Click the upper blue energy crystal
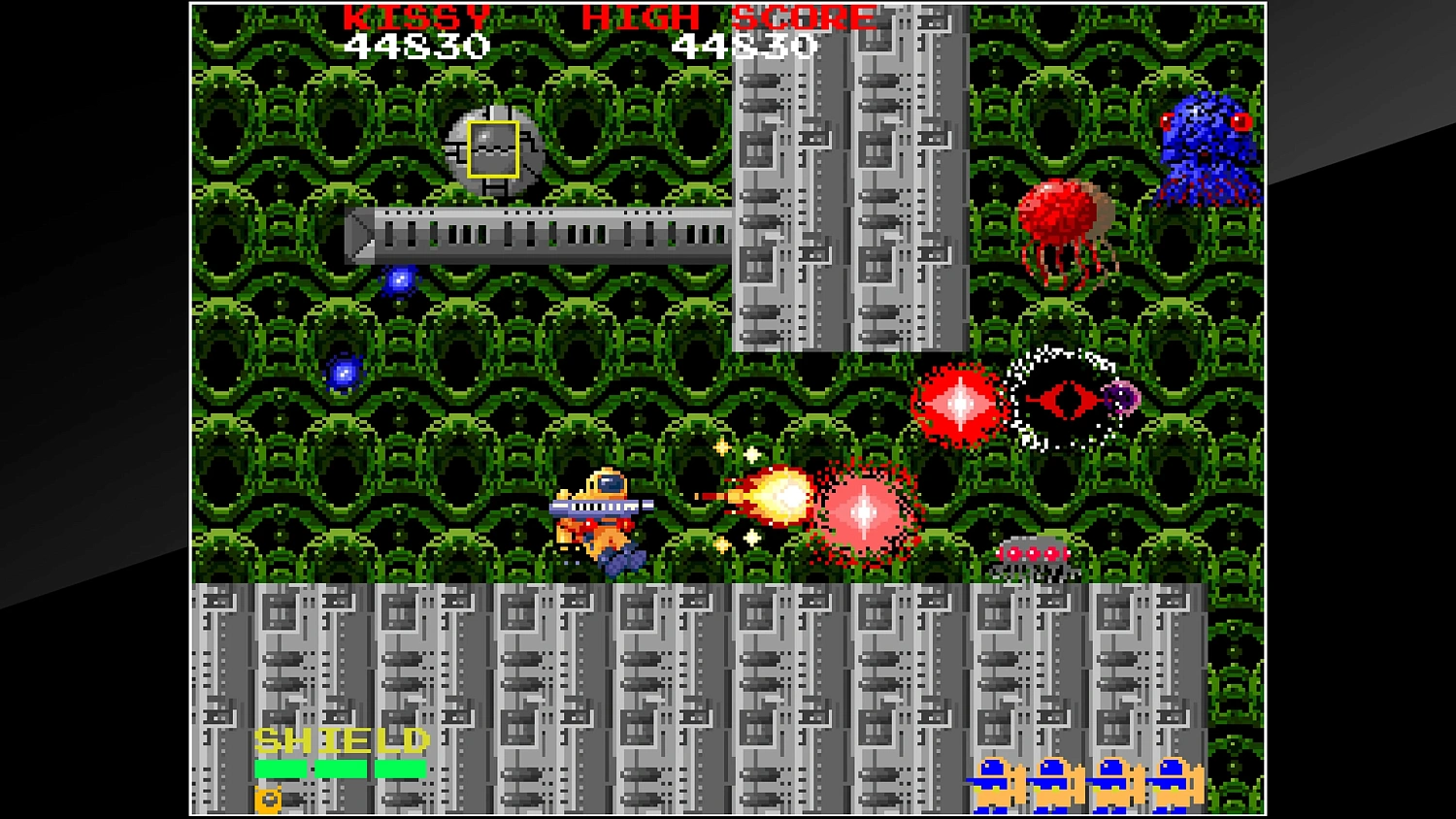The image size is (1456, 819). coord(400,279)
